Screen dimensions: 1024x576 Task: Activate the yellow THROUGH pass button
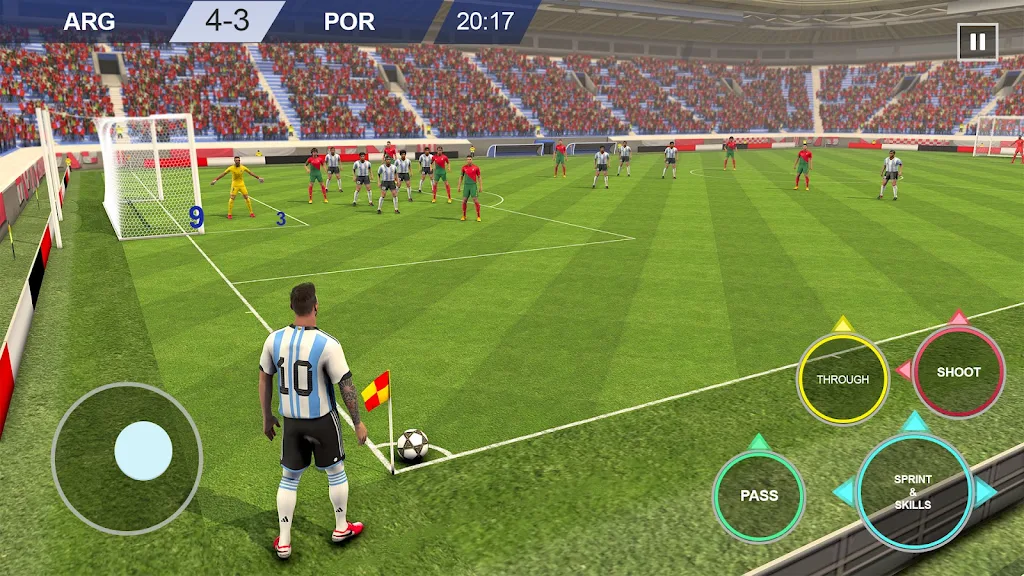coord(842,379)
